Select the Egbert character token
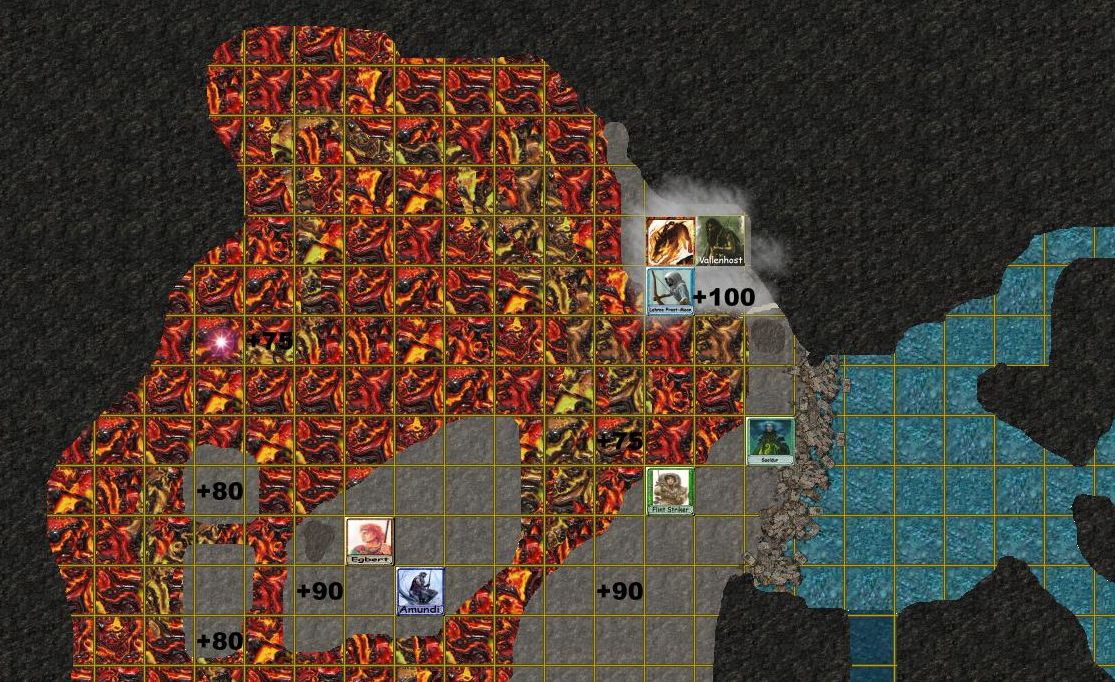The image size is (1115, 682). [370, 541]
